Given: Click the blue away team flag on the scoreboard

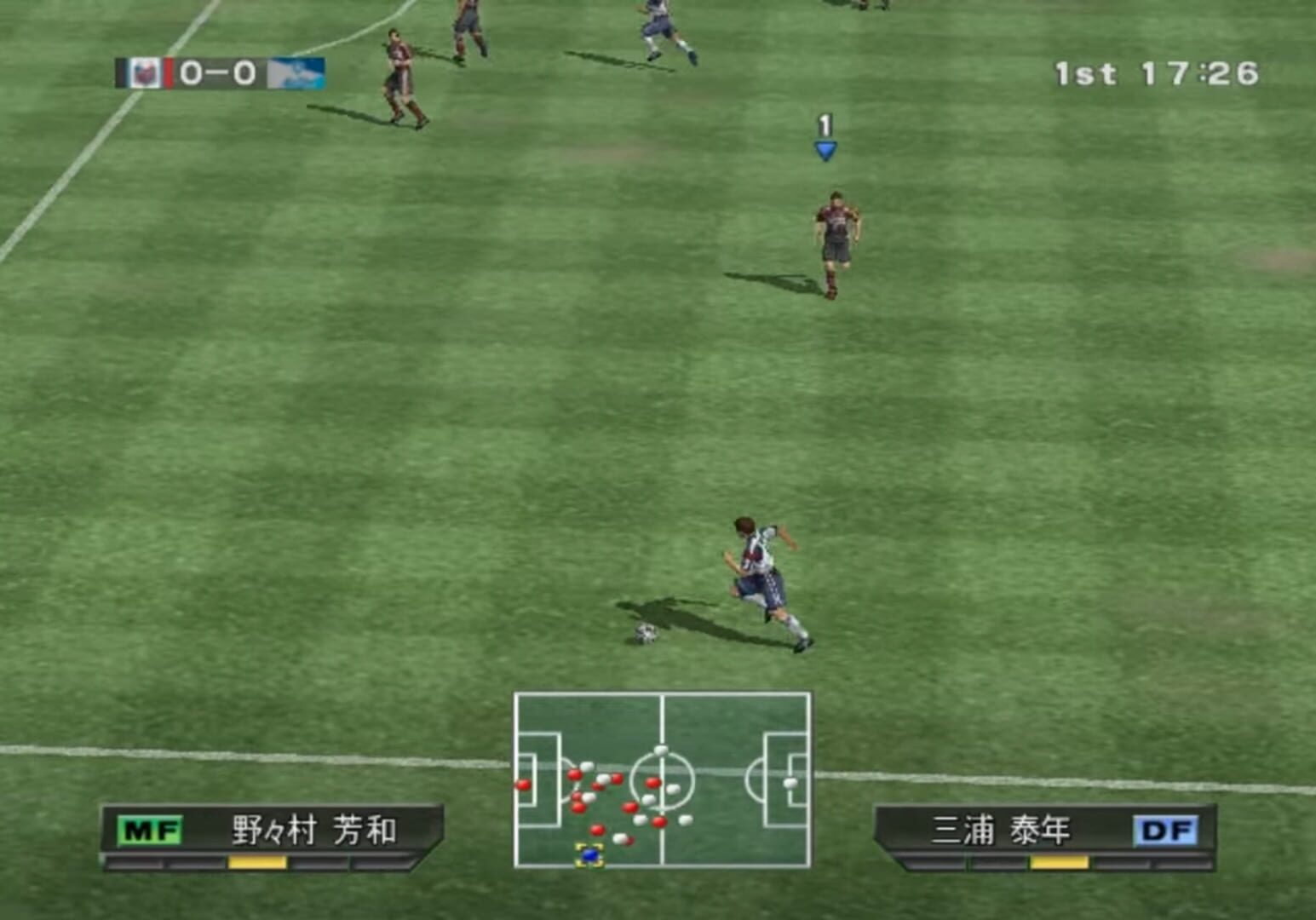Looking at the screenshot, I should click(297, 73).
